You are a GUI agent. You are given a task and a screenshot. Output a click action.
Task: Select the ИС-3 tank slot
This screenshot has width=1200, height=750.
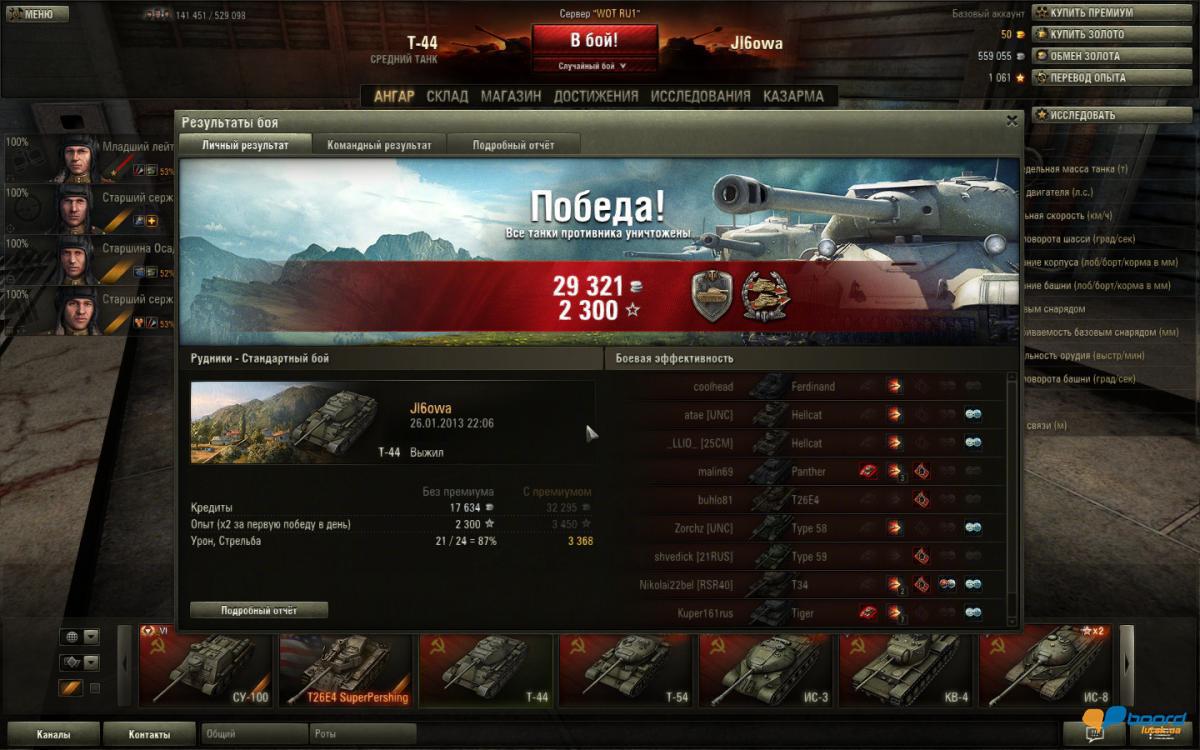tap(767, 666)
